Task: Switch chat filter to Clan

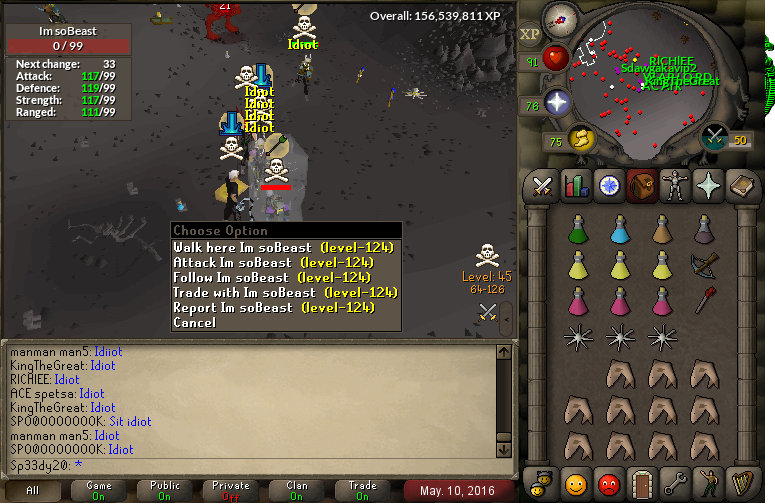Action: coord(296,490)
